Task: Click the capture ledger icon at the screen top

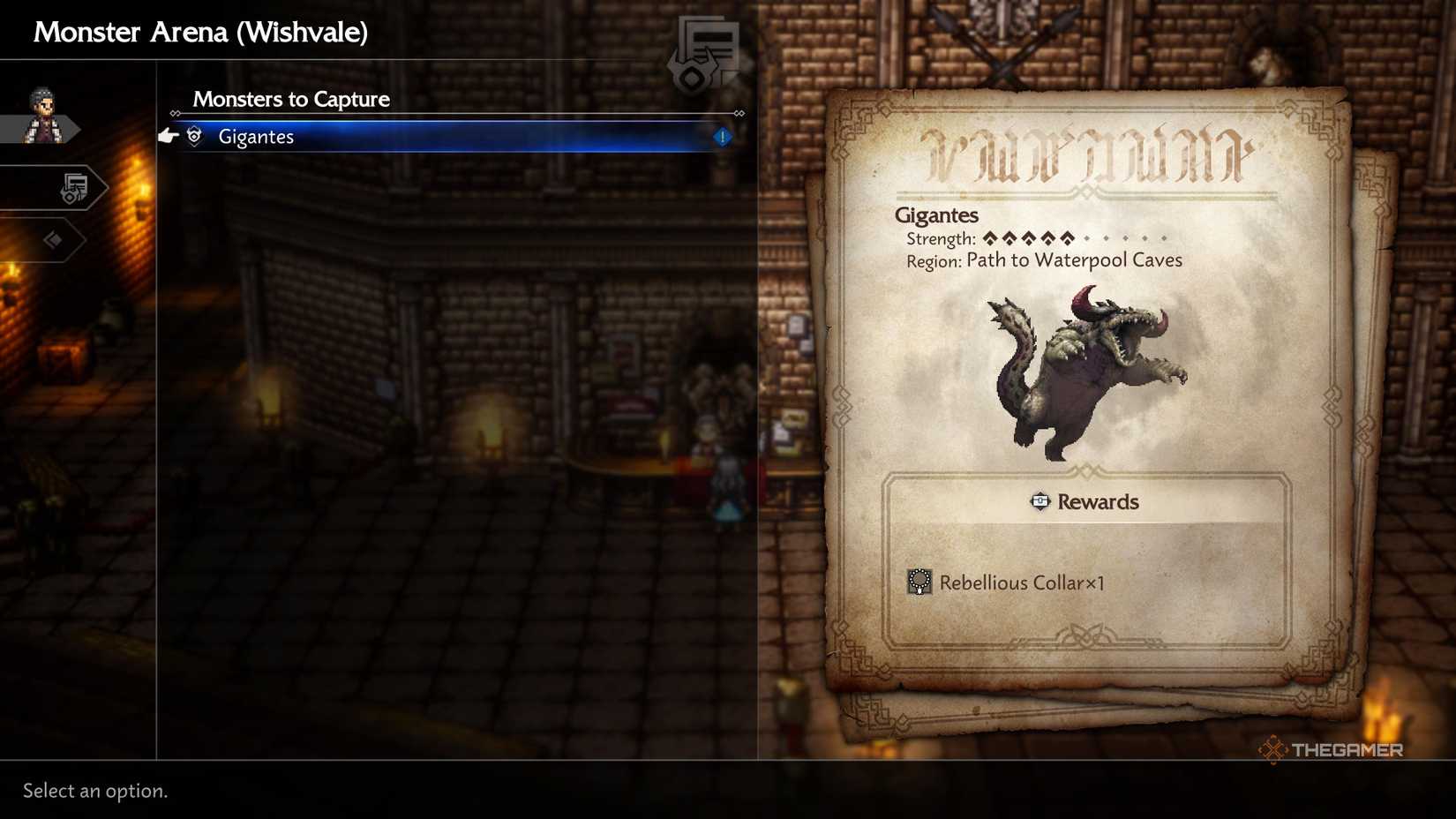Action: coord(706,49)
